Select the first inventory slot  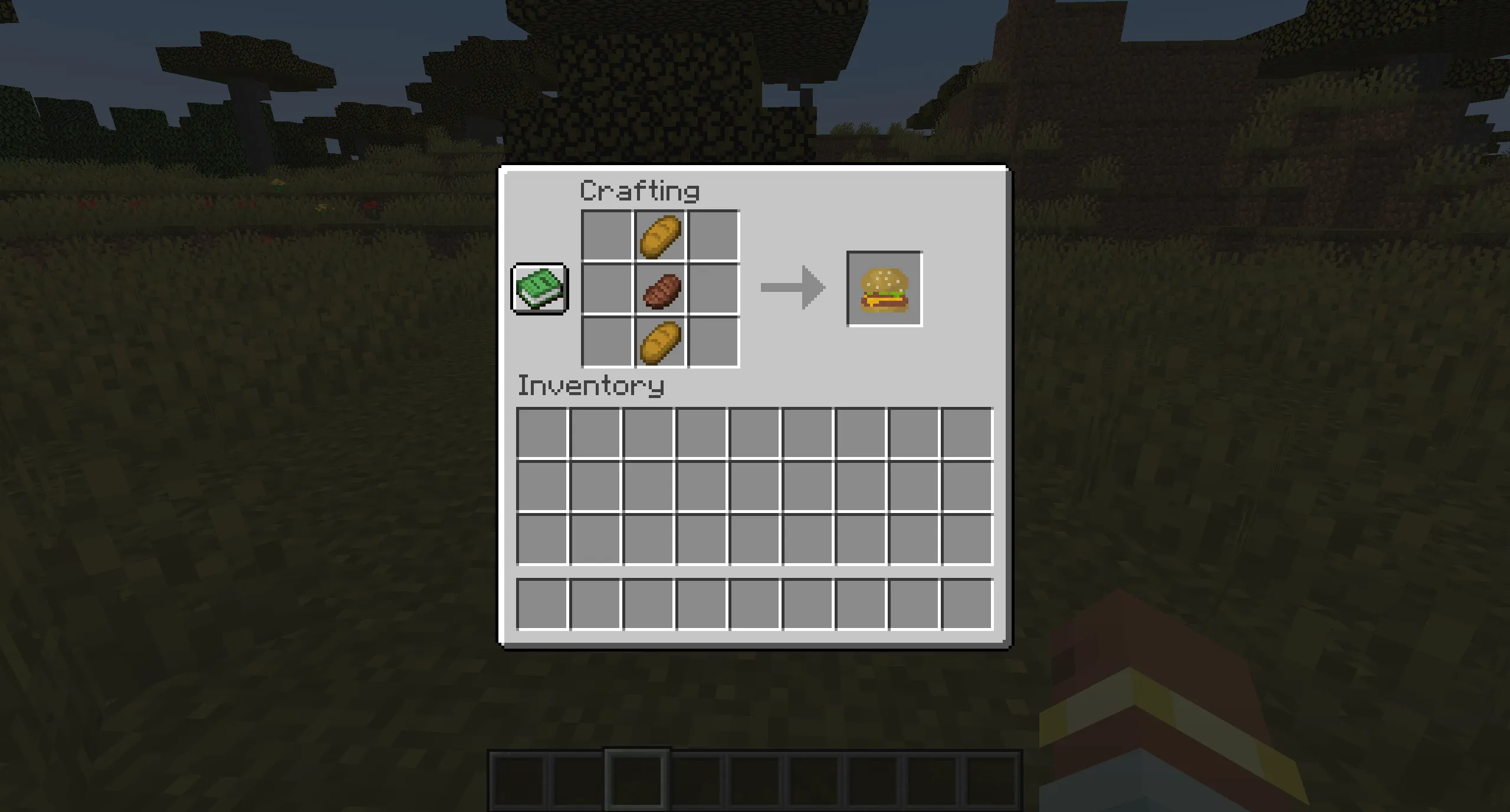543,433
